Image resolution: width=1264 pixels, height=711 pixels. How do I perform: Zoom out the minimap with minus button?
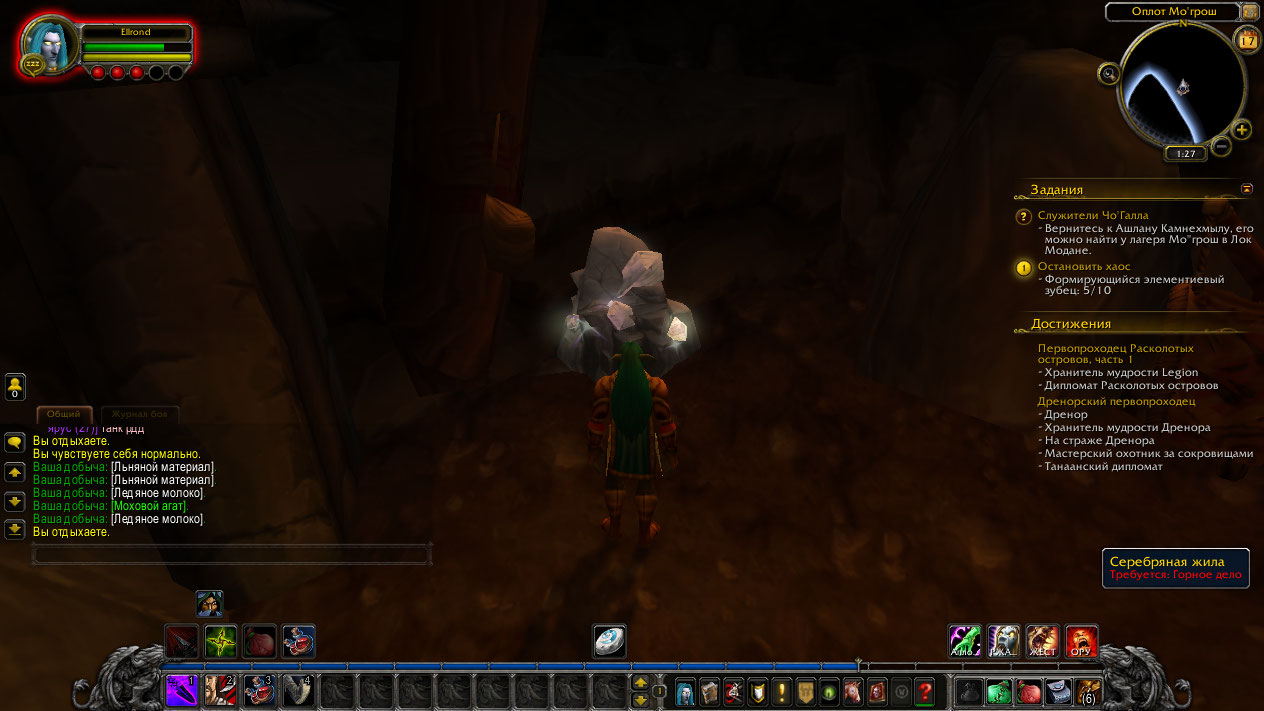[1221, 147]
